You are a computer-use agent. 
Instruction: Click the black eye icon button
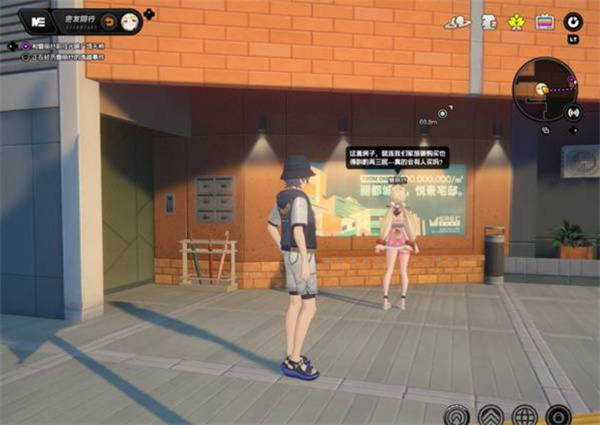573,20
